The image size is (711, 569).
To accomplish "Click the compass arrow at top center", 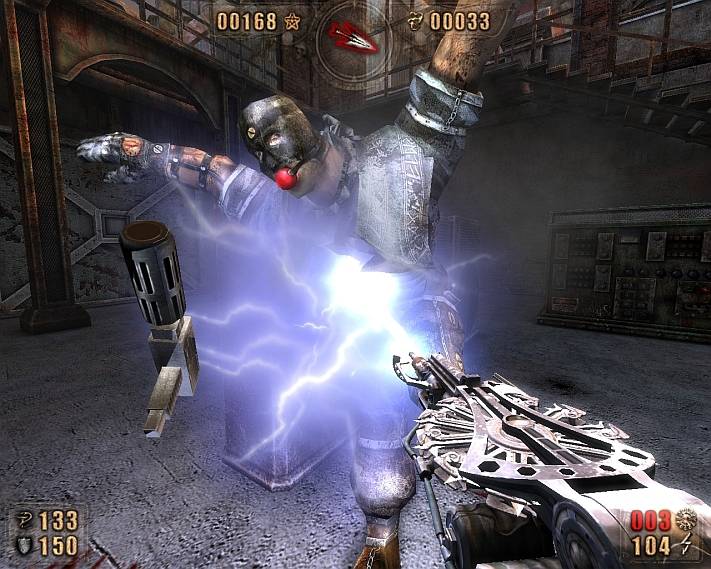I will (351, 35).
